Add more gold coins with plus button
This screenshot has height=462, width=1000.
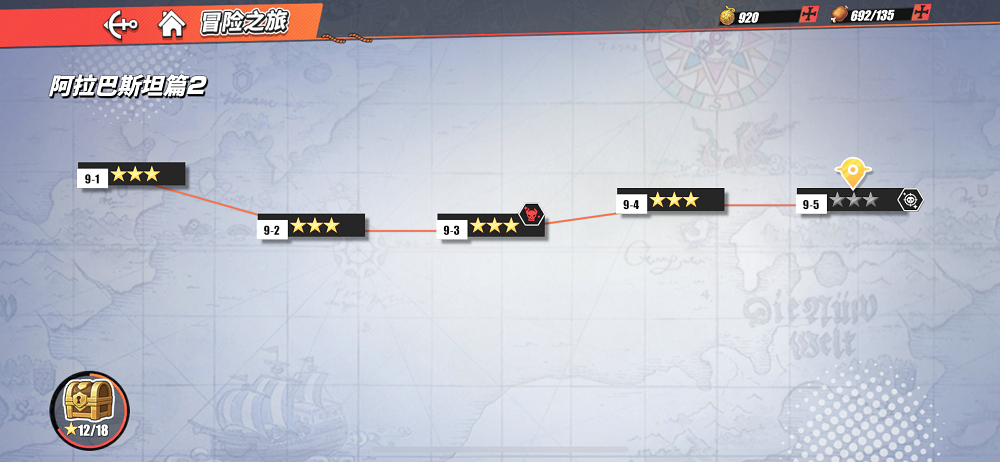(x=809, y=15)
